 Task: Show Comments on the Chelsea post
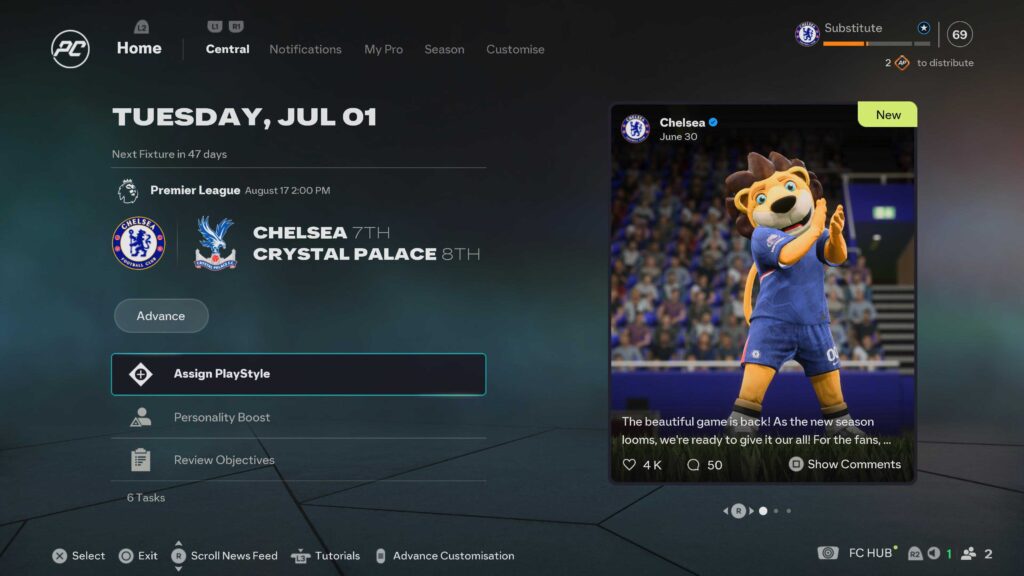coord(845,464)
